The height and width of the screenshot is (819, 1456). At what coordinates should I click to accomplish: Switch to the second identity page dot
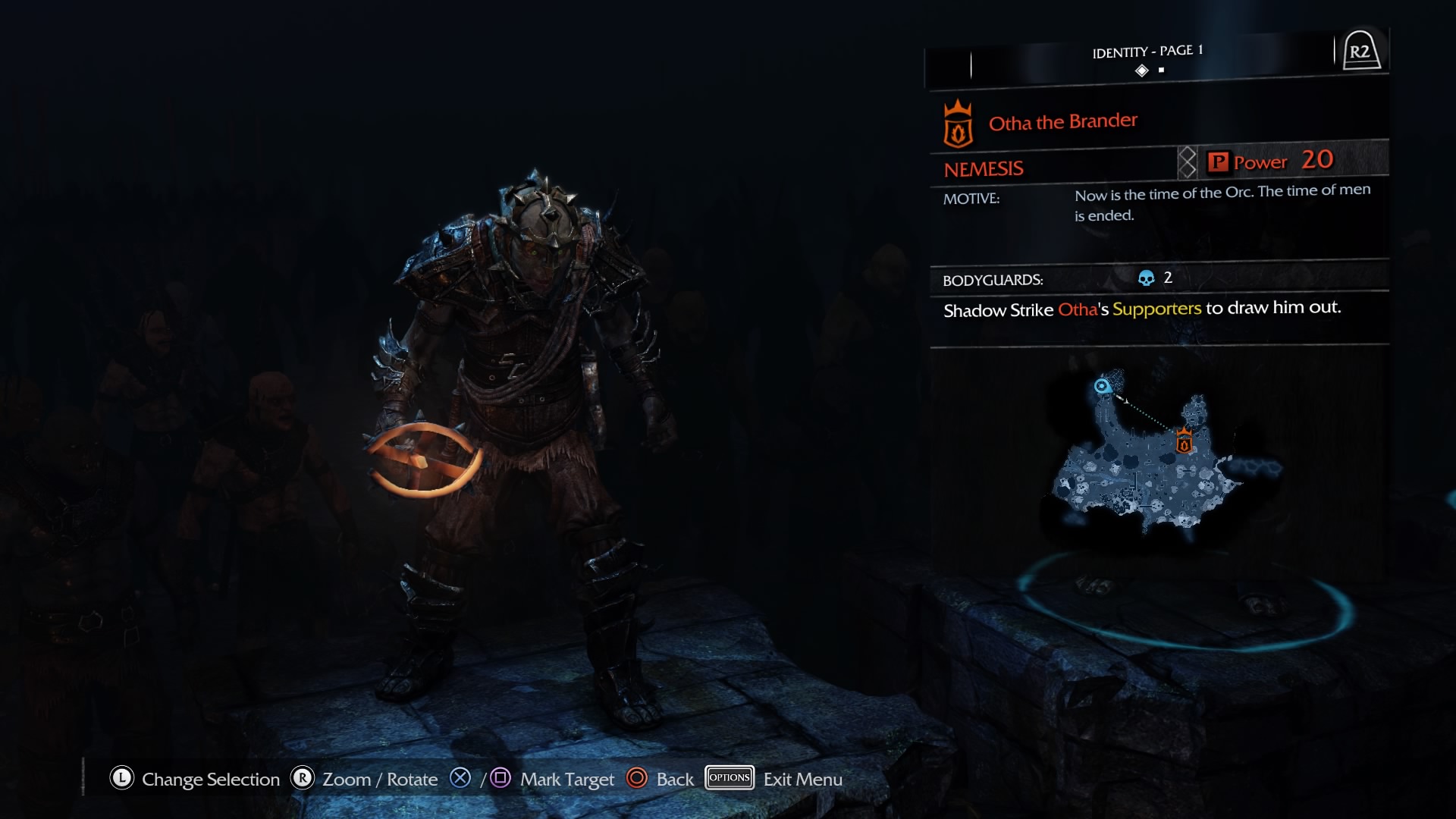1161,71
